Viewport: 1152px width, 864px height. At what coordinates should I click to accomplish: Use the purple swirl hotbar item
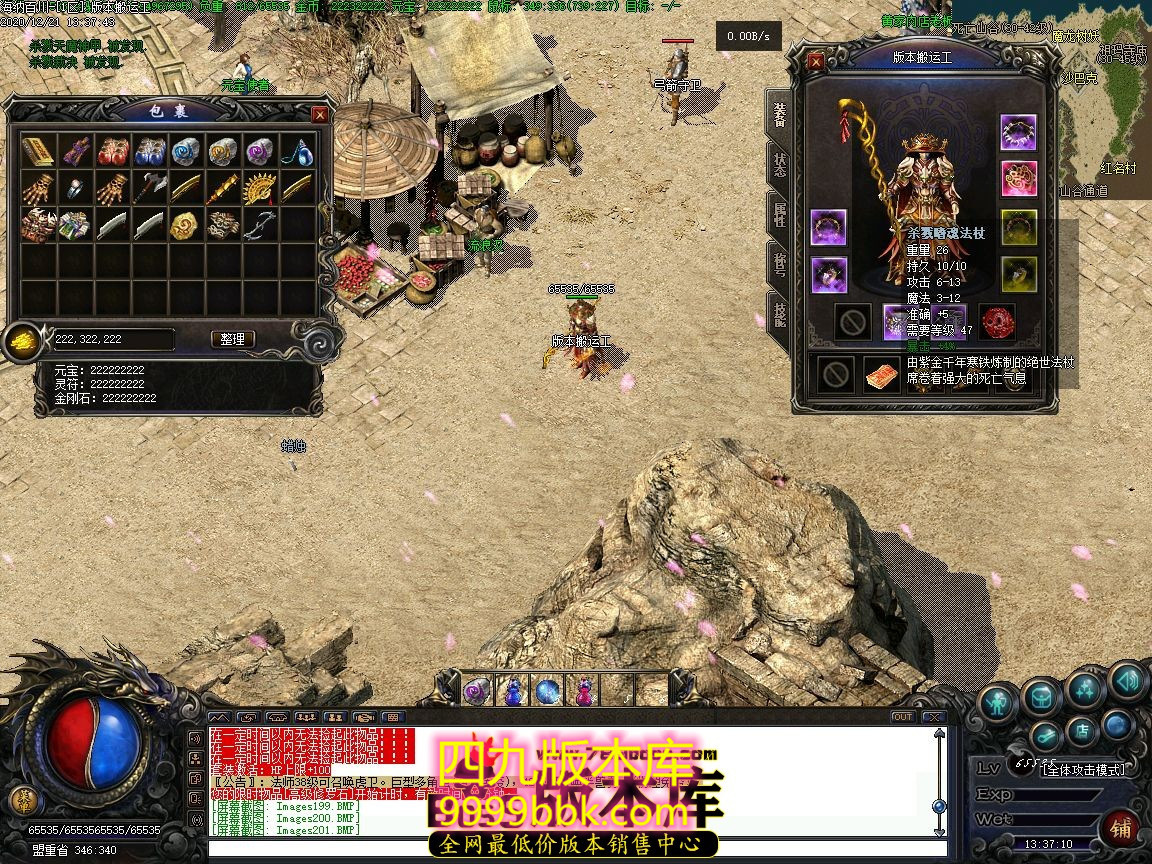coord(476,691)
